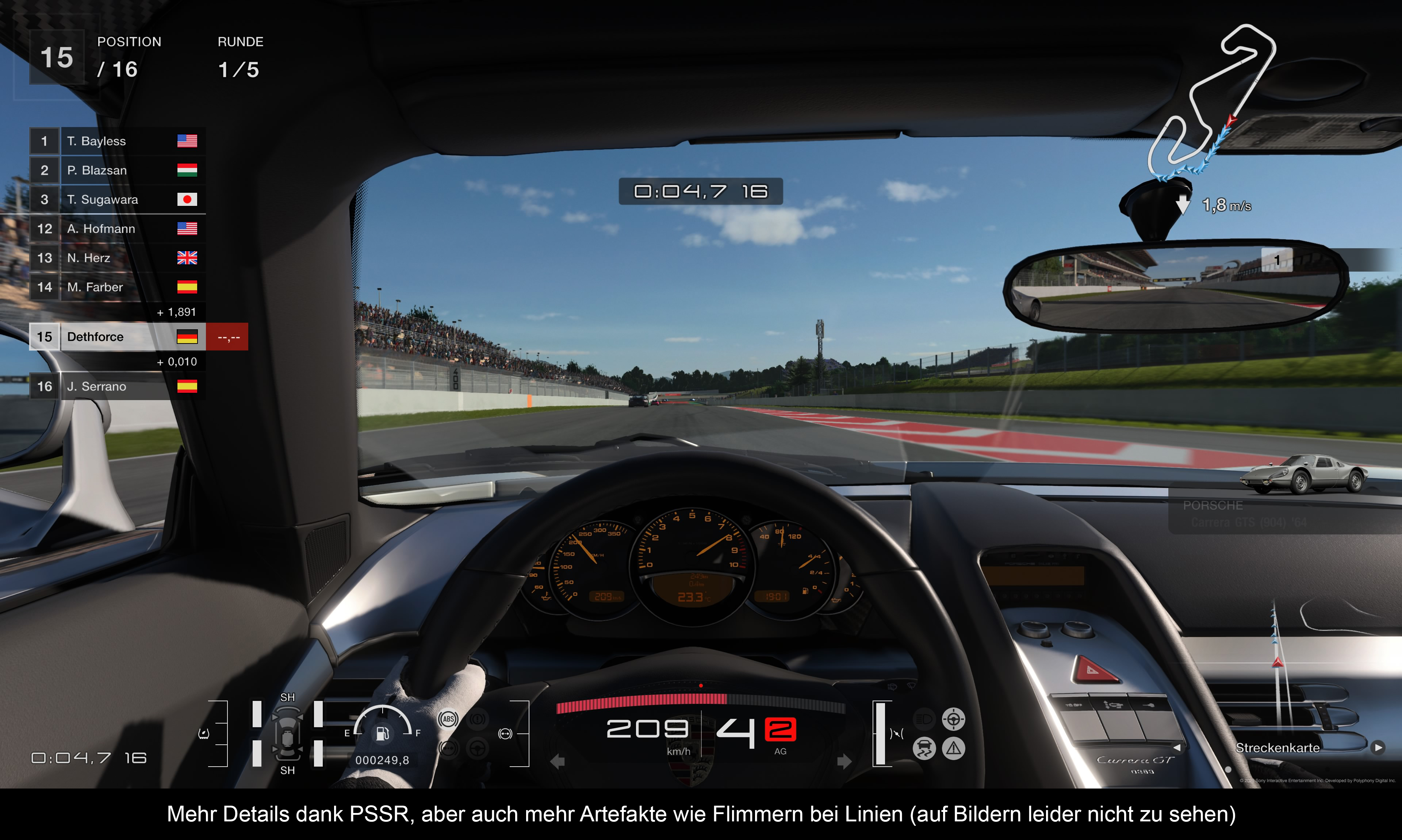Click the ABS indicator icon
This screenshot has height=840, width=1402.
point(448,720)
